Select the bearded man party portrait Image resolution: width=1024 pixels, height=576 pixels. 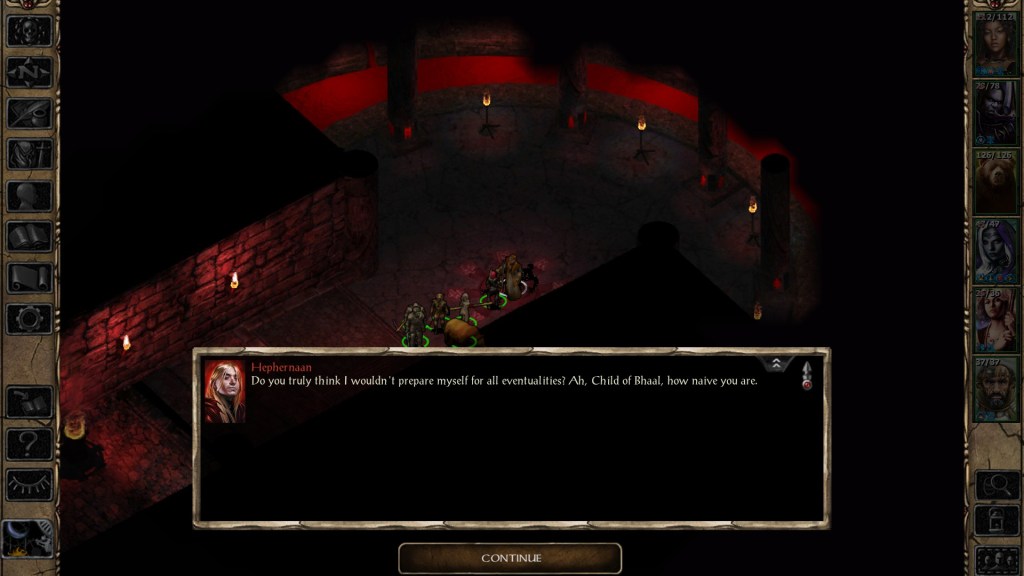(995, 389)
